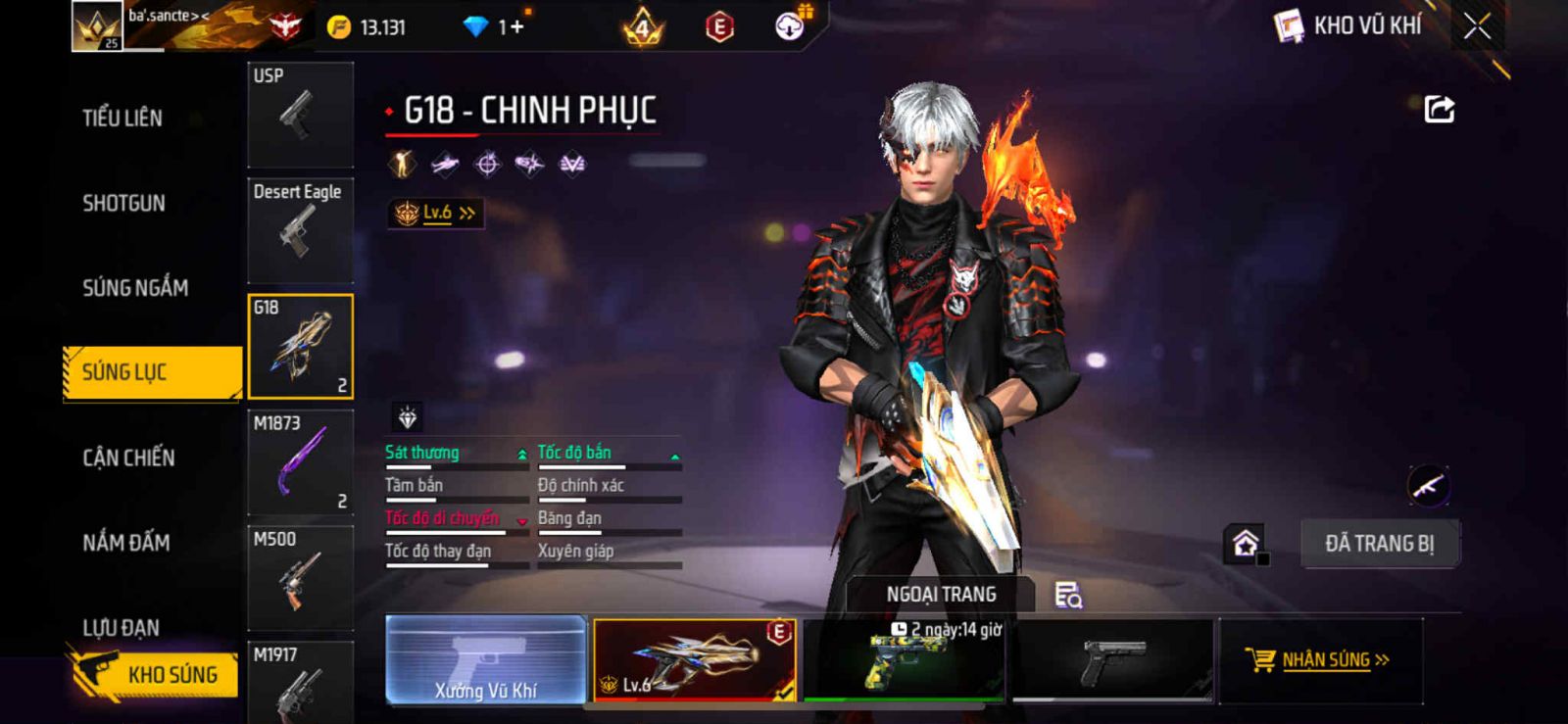Select the USP pistol slot
Viewport: 1568px width, 724px height.
(300, 115)
